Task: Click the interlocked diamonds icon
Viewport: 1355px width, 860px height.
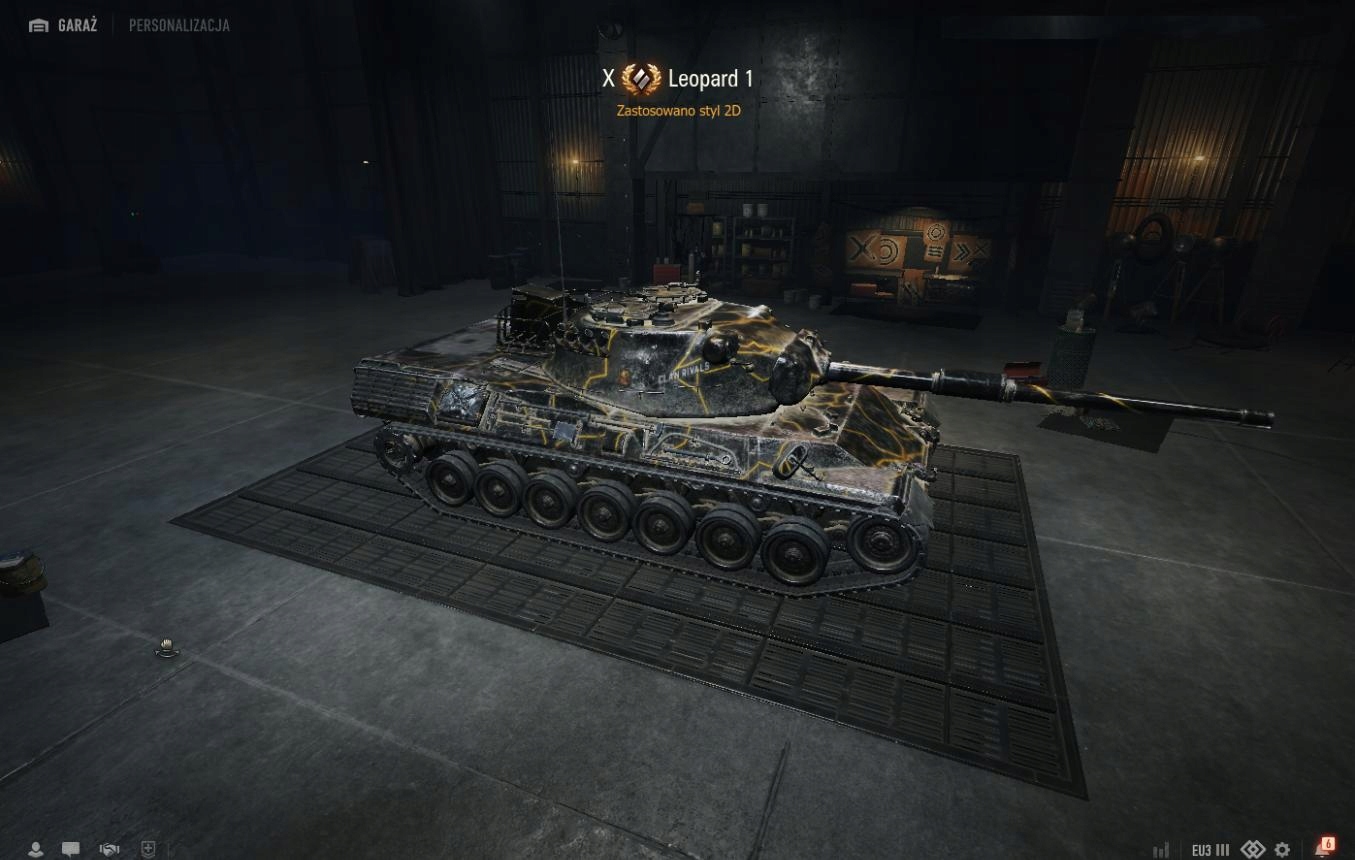Action: coord(1253,849)
